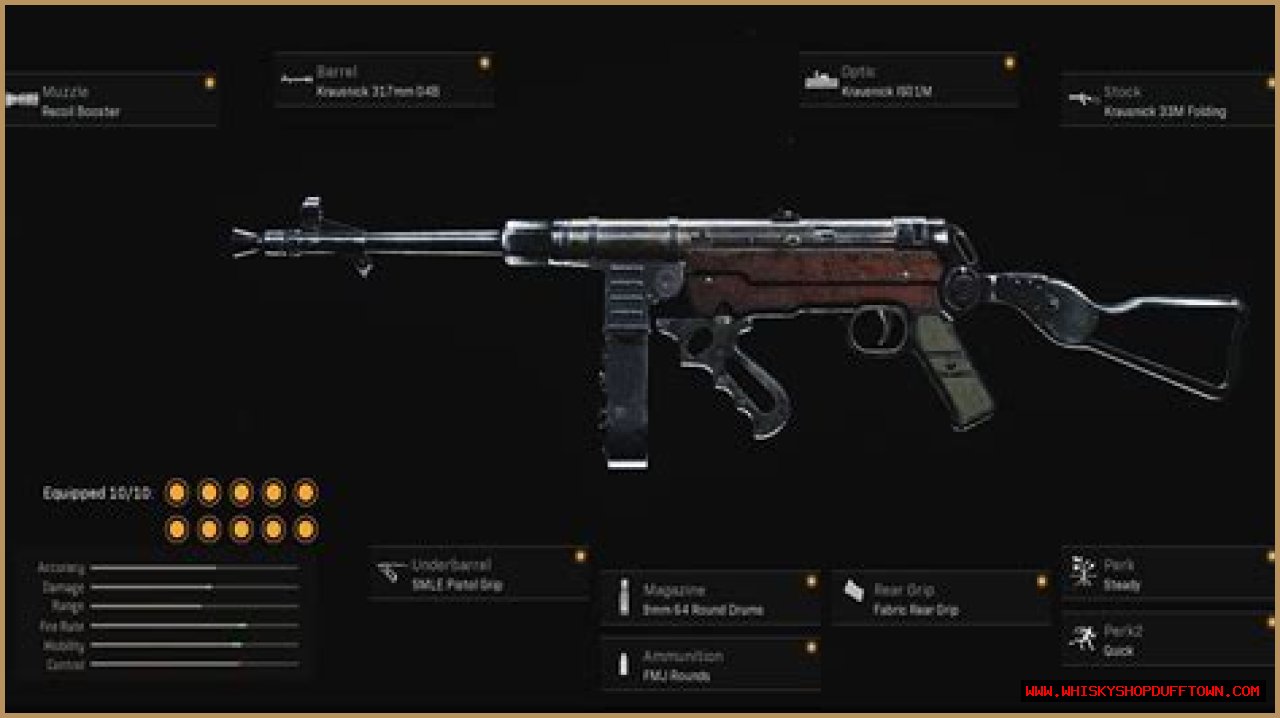Viewport: 1280px width, 718px height.
Task: Open the Stock attachment slot
Action: (1167, 101)
